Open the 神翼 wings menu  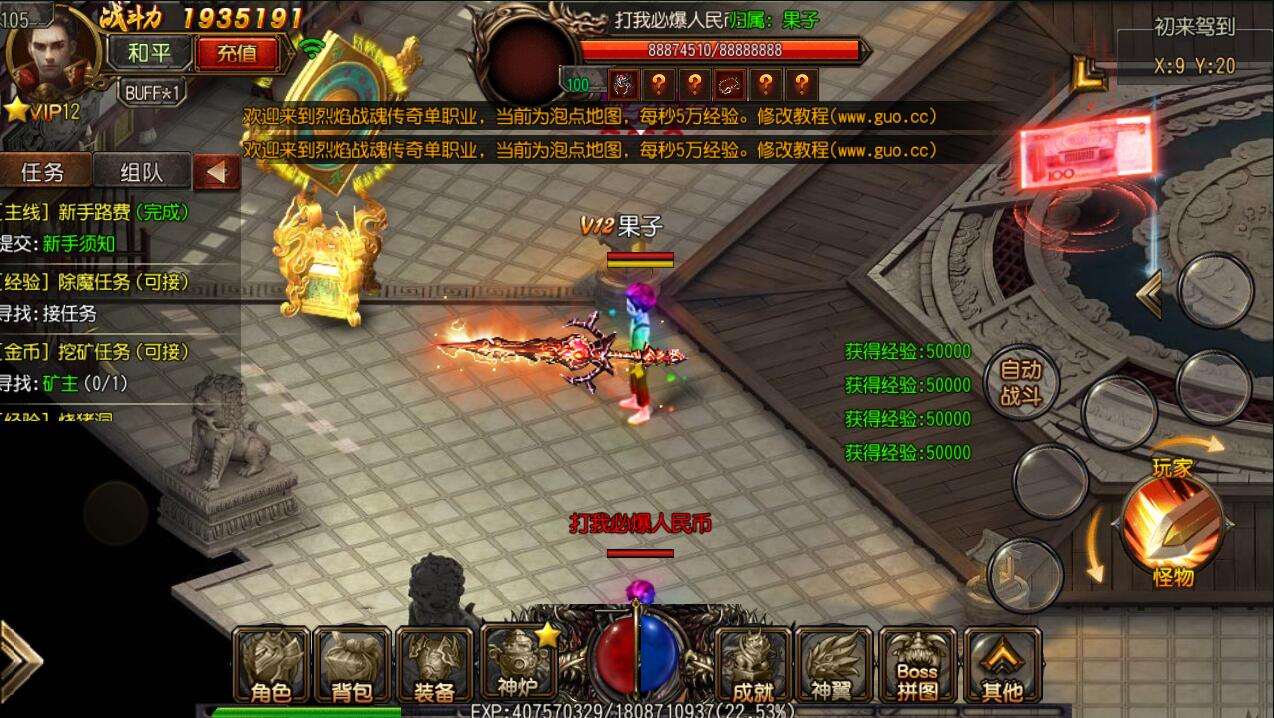pyautogui.click(x=834, y=665)
